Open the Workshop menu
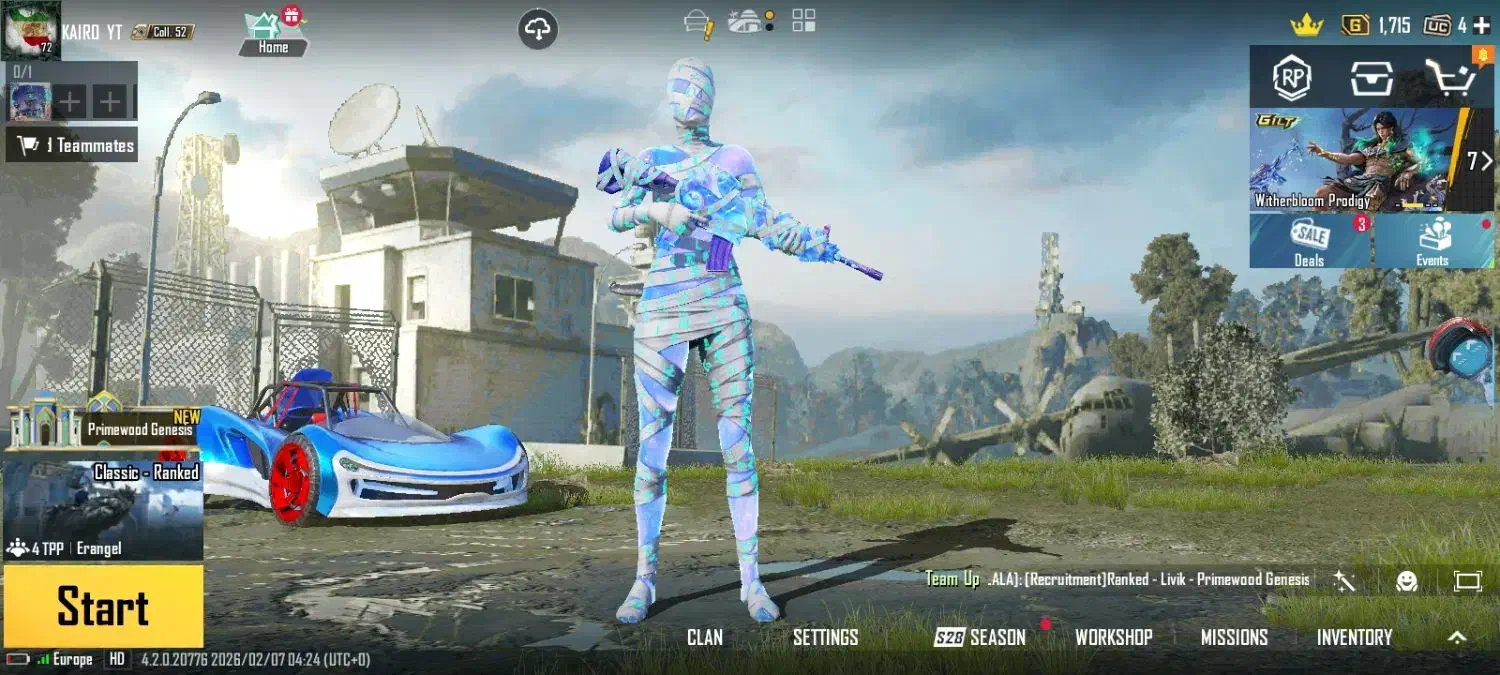 point(1113,637)
